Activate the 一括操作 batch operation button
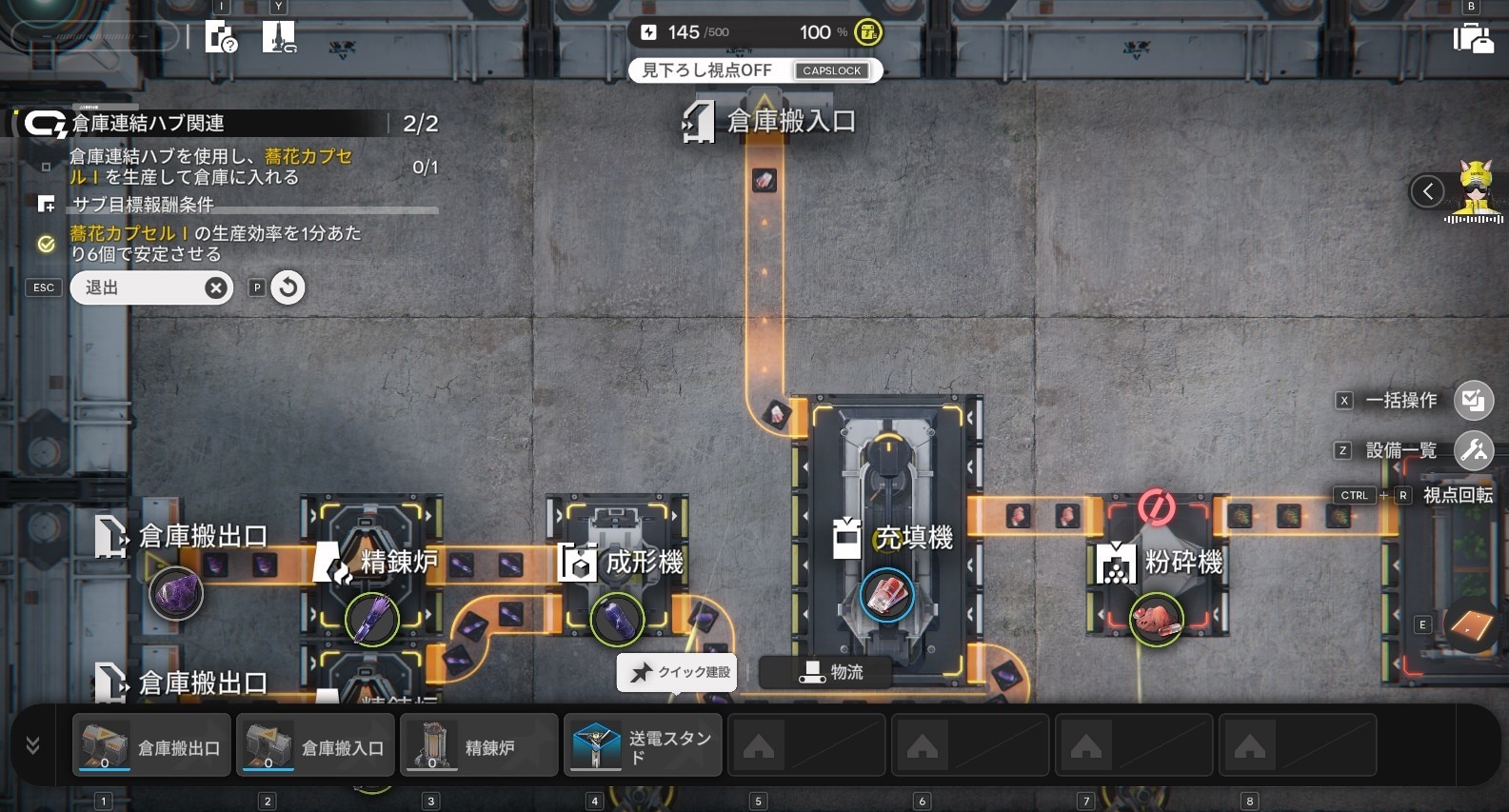This screenshot has height=812, width=1509. (1473, 401)
